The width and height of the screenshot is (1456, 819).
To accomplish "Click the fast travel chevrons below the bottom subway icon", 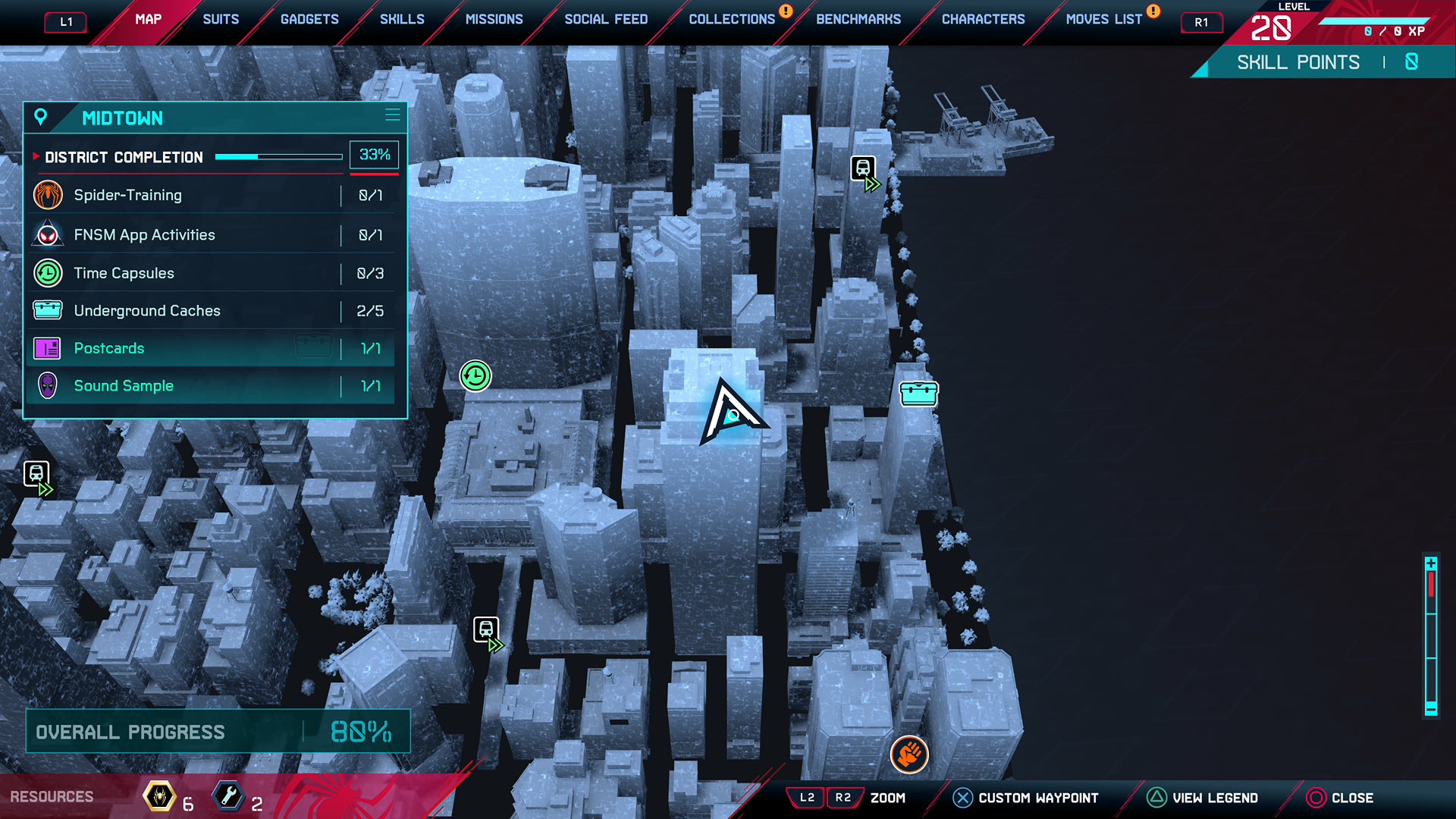I will coord(497,645).
